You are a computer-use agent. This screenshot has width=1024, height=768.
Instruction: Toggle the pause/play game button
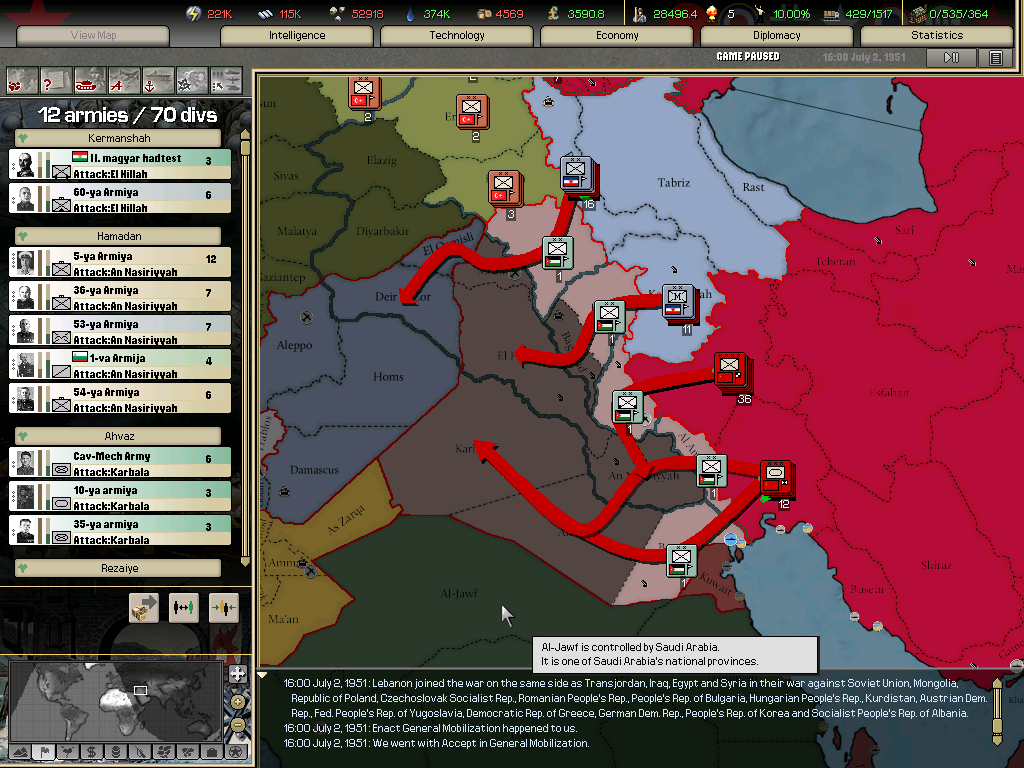tap(951, 58)
